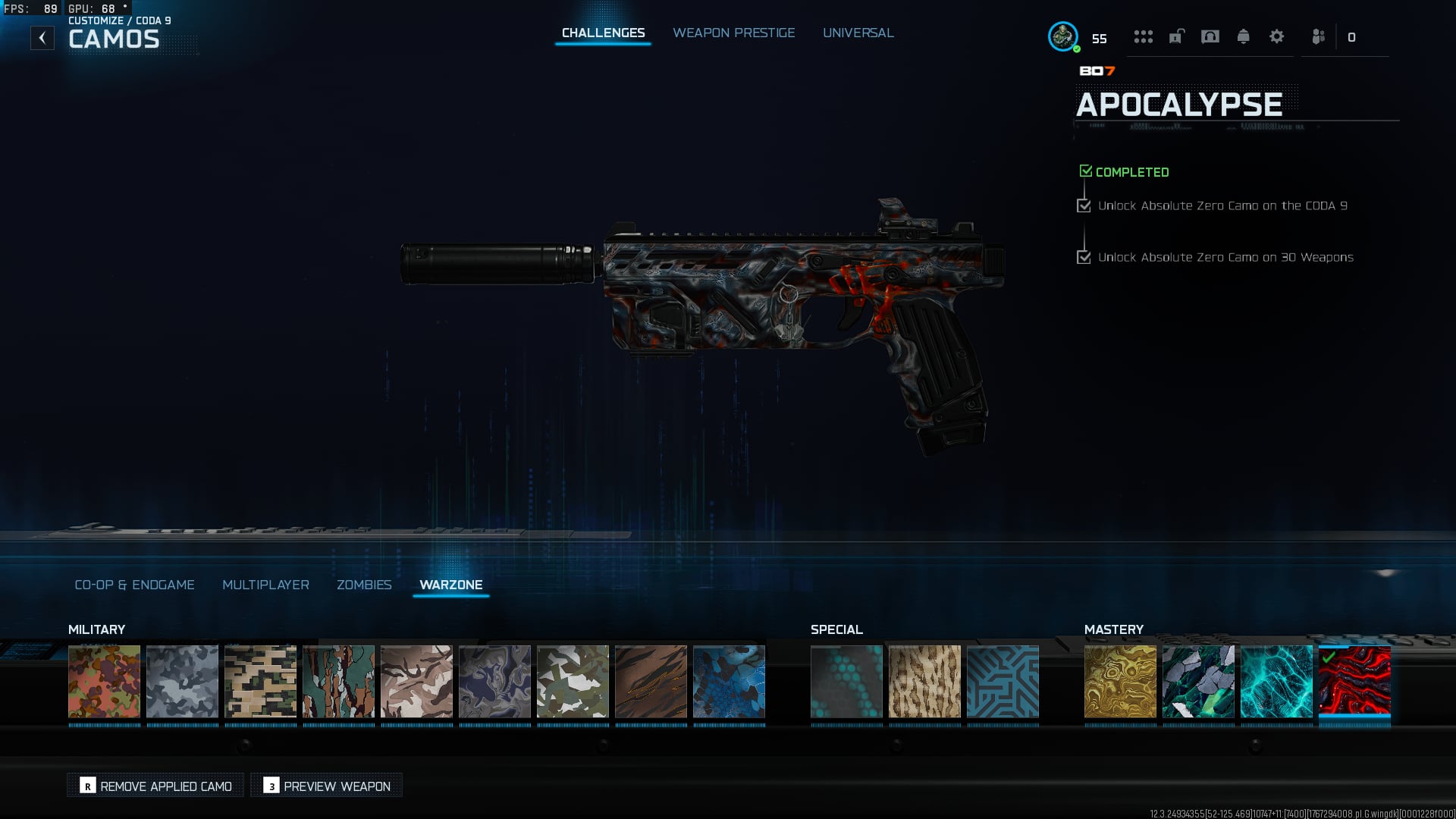Open the settings gear icon

(x=1276, y=37)
